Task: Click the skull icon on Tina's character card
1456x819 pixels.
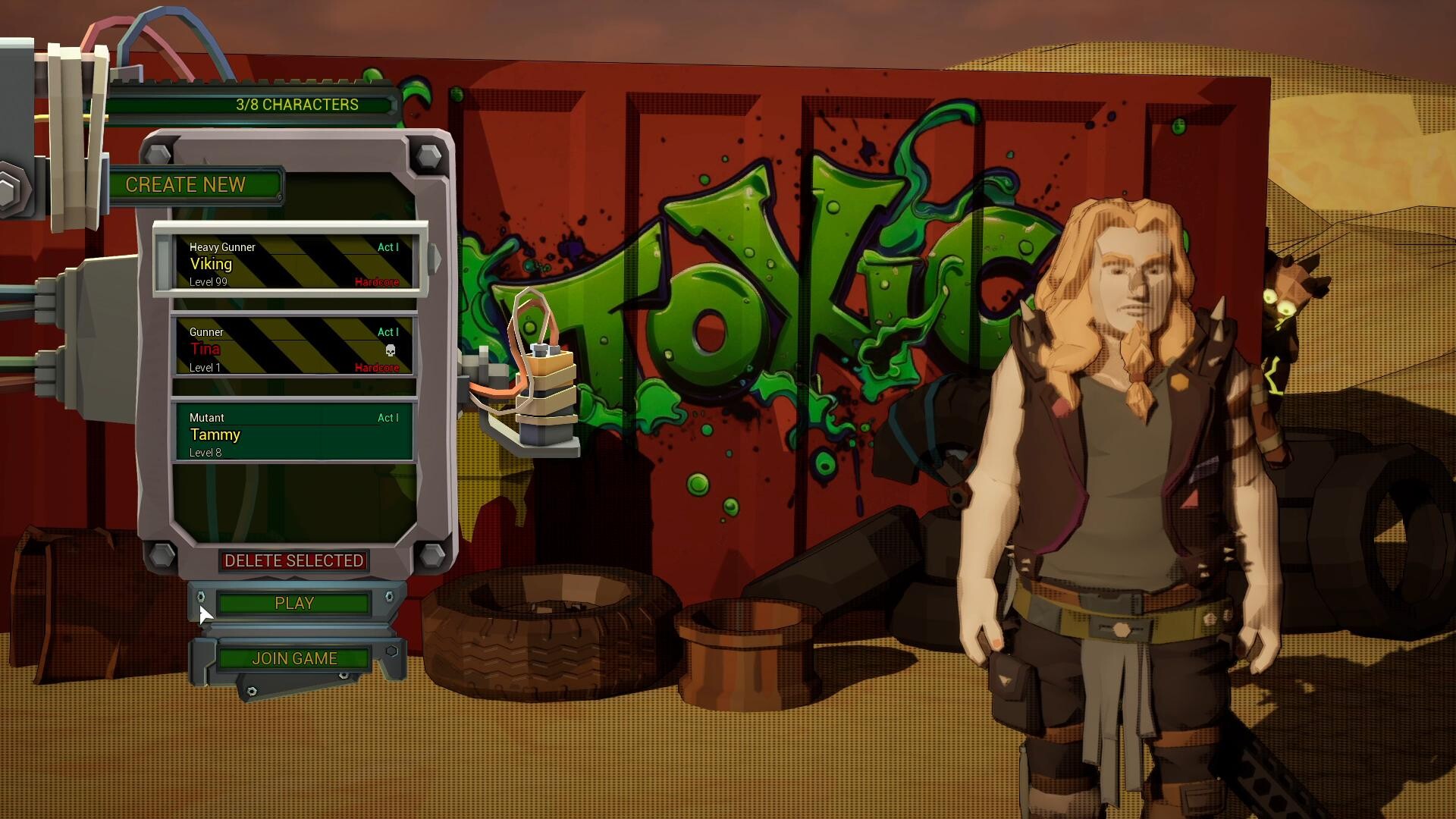Action: pos(390,350)
